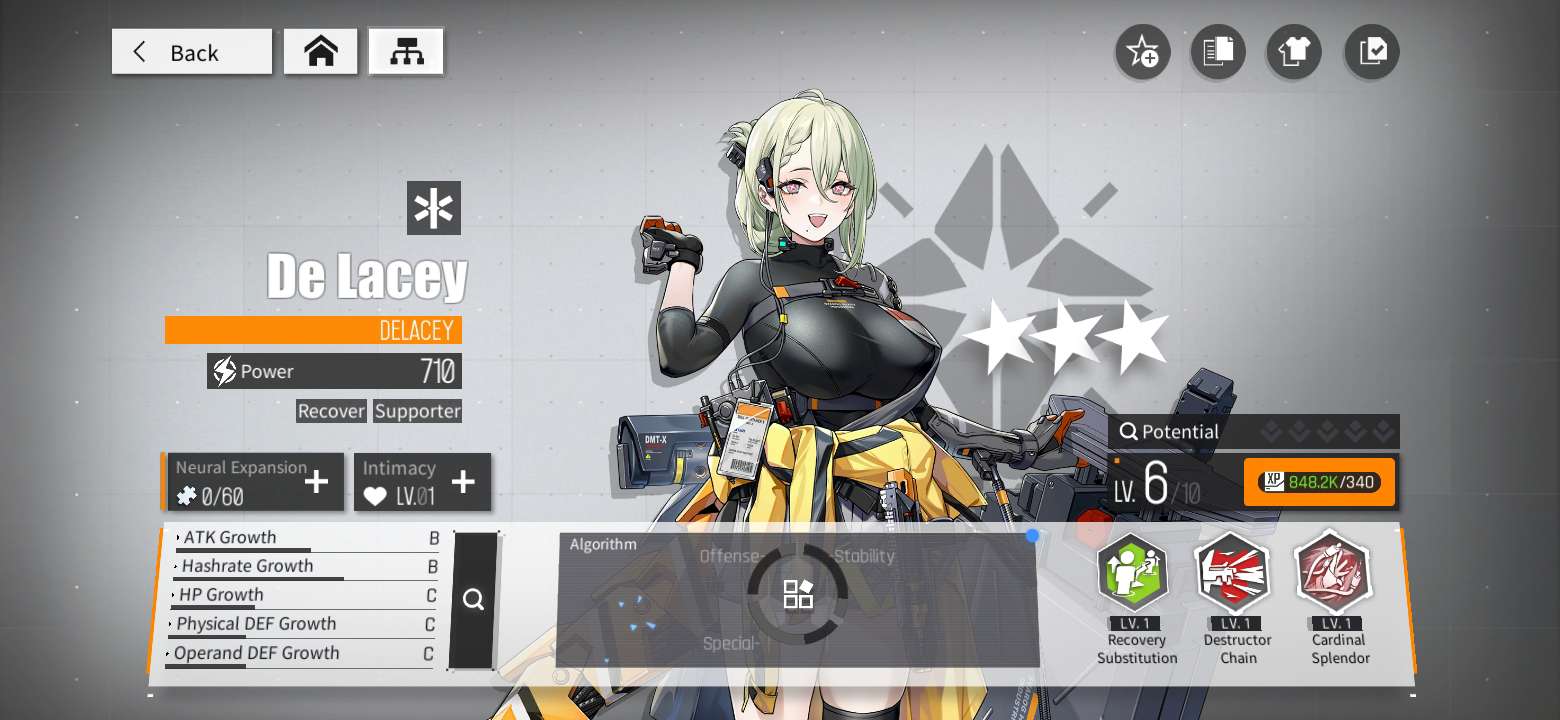Open the XP level-up button
1560x720 pixels.
(1319, 482)
